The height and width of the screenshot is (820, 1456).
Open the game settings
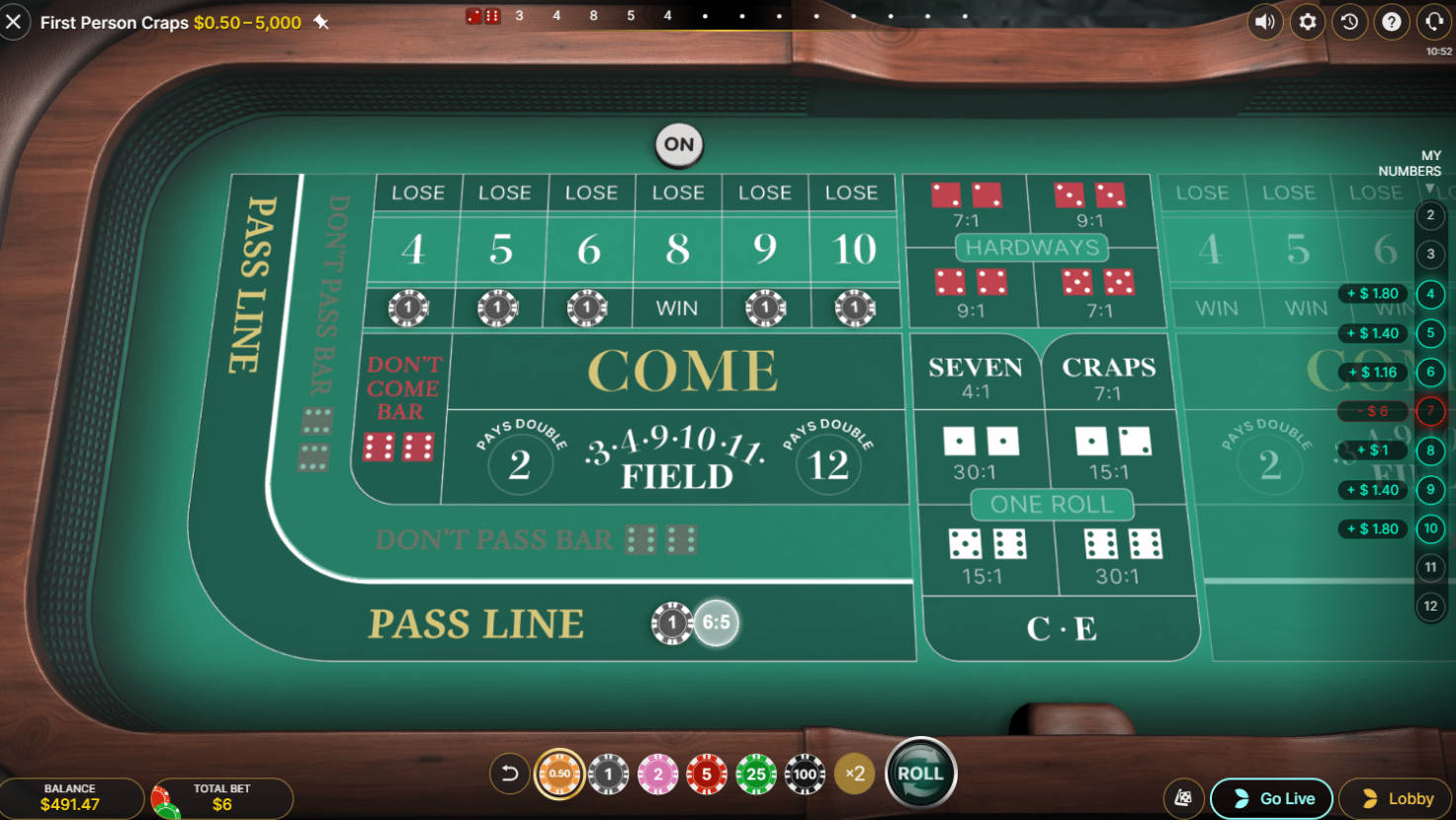[x=1307, y=22]
